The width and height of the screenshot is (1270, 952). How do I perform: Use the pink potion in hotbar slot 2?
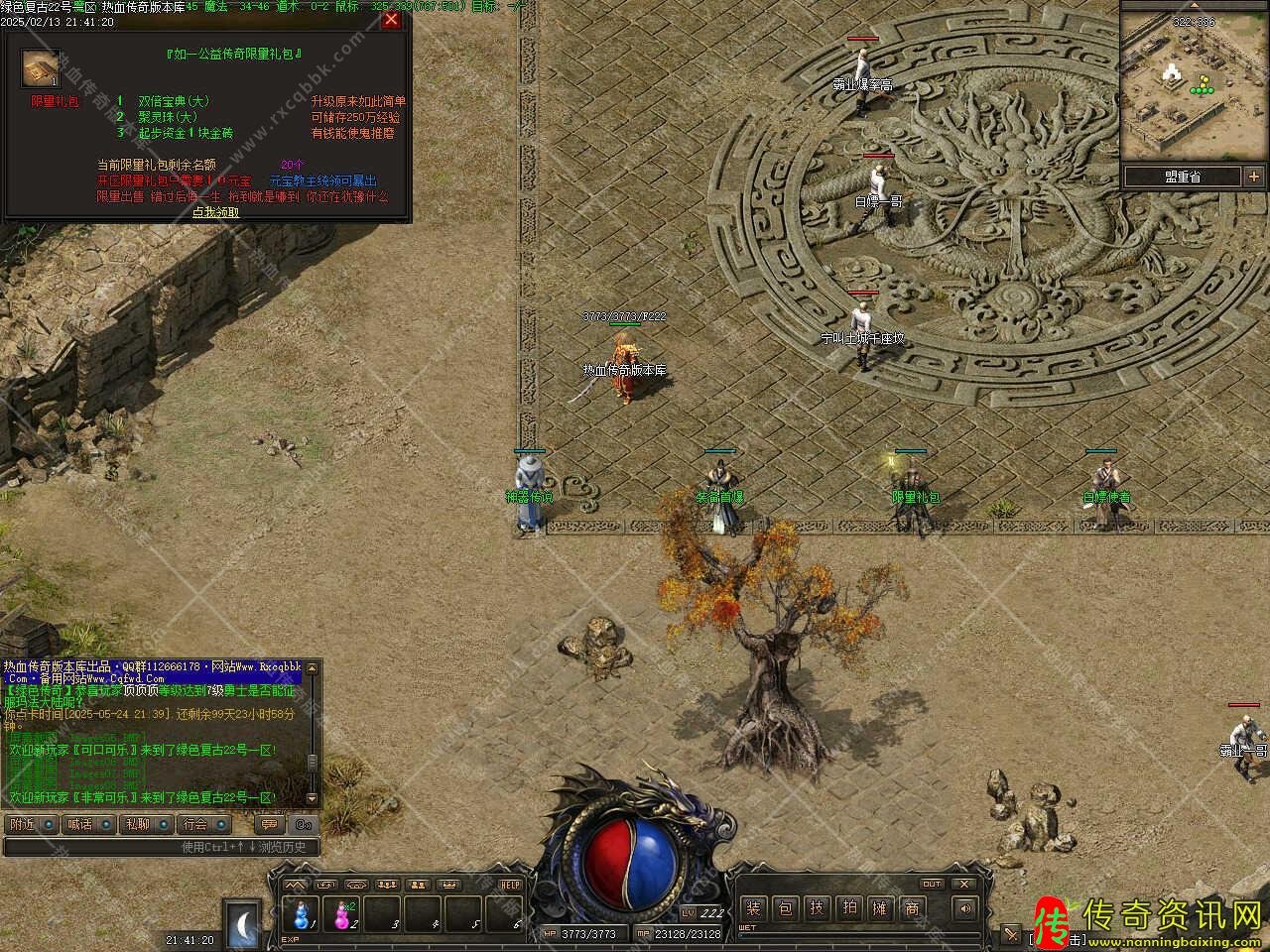[343, 913]
